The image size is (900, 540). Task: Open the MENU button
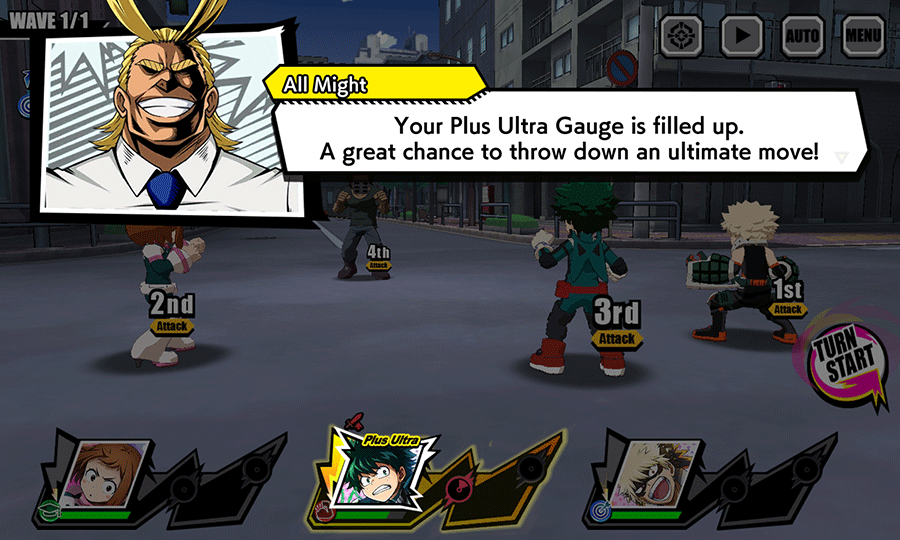click(x=863, y=37)
